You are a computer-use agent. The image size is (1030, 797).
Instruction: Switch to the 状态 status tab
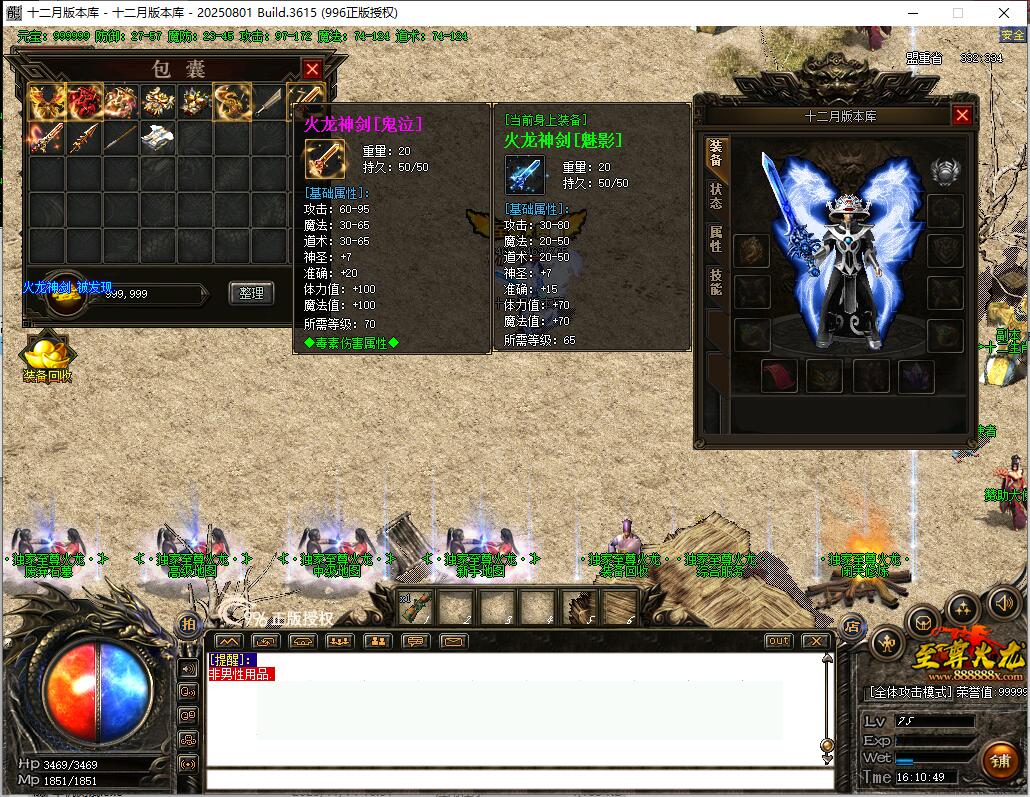[716, 195]
